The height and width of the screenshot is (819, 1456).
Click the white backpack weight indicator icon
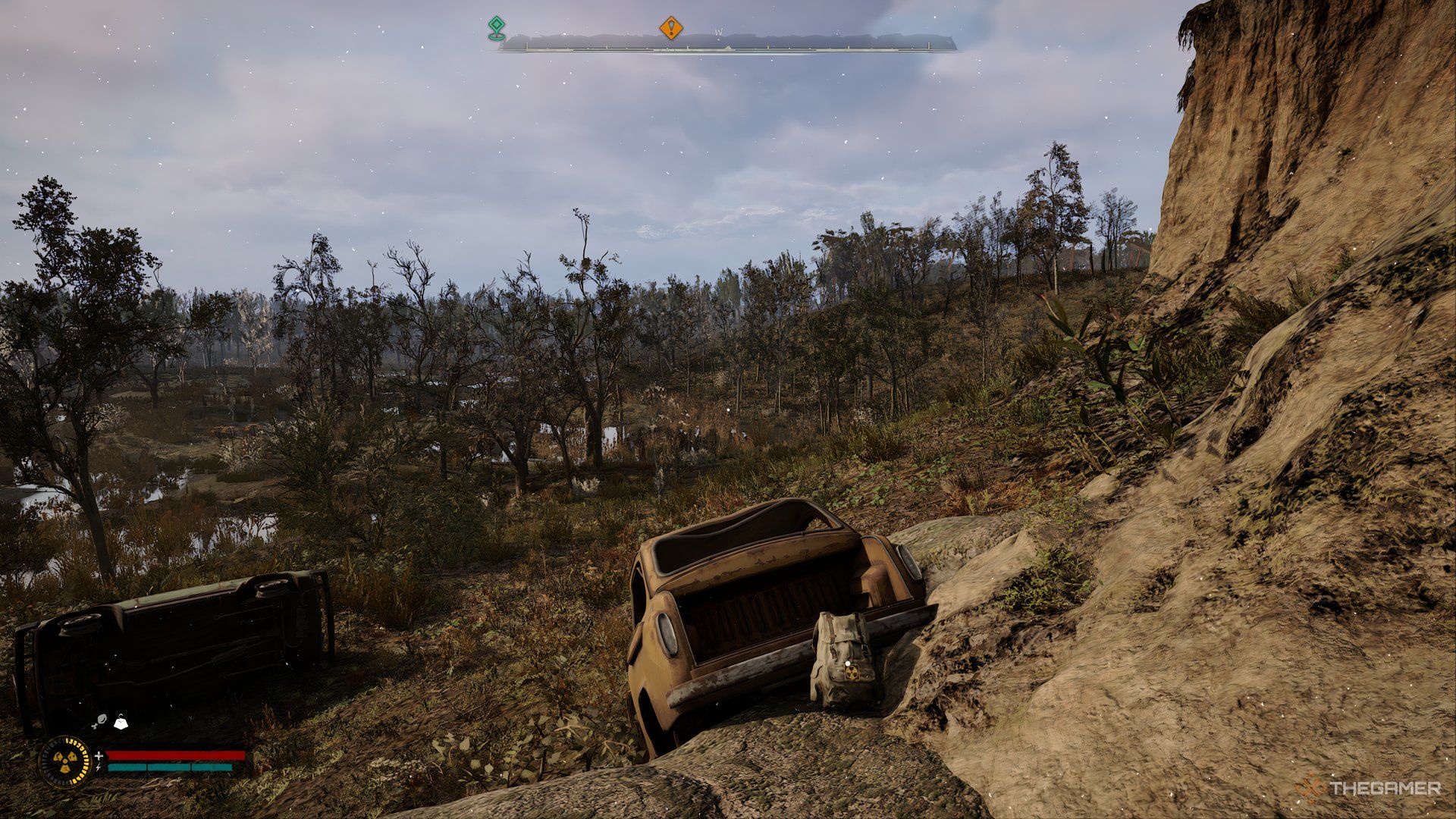(121, 723)
